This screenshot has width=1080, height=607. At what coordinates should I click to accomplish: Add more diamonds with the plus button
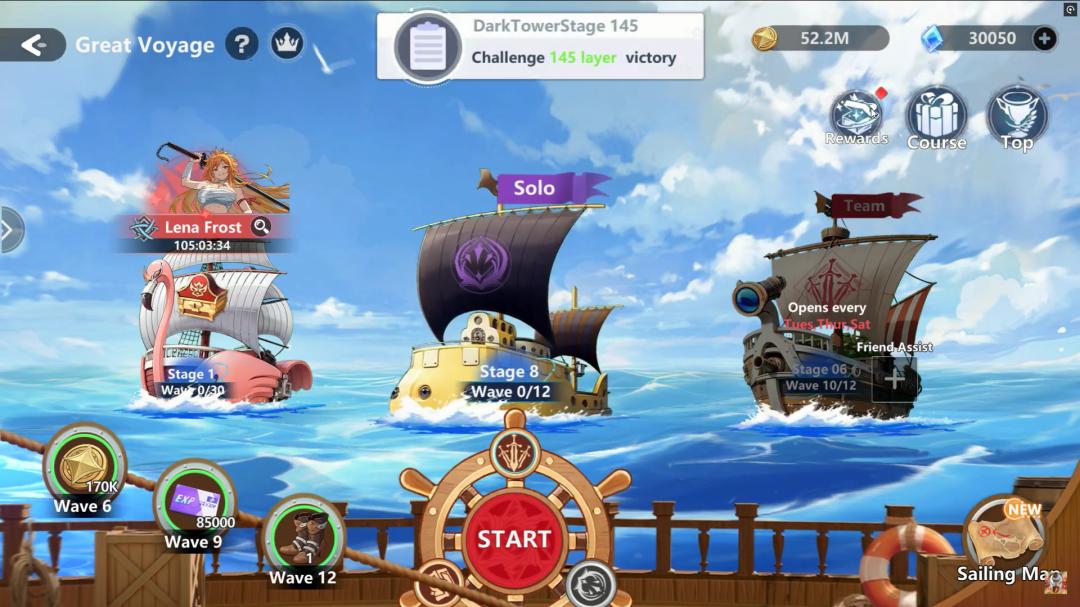(x=1044, y=39)
